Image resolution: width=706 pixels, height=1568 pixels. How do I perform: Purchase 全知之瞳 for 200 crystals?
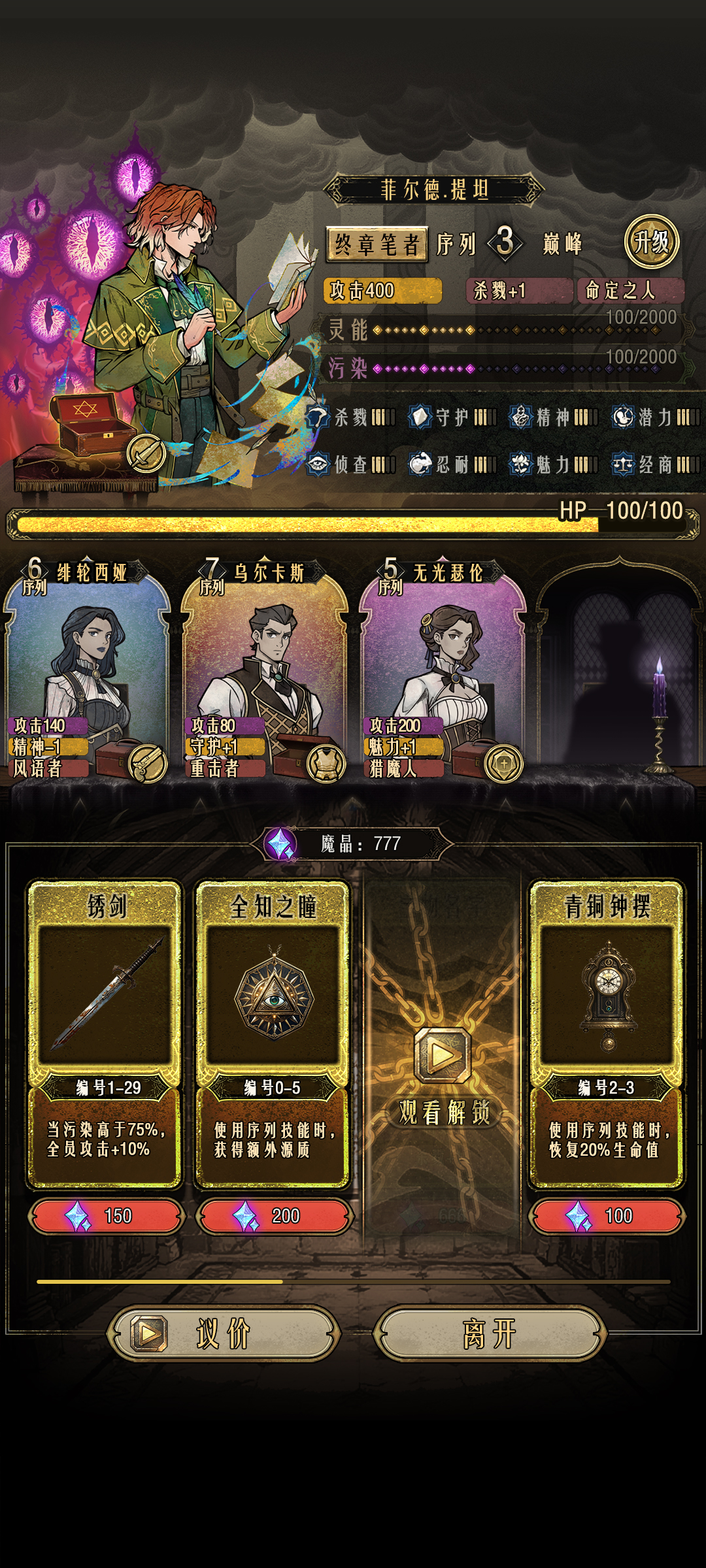275,1216
